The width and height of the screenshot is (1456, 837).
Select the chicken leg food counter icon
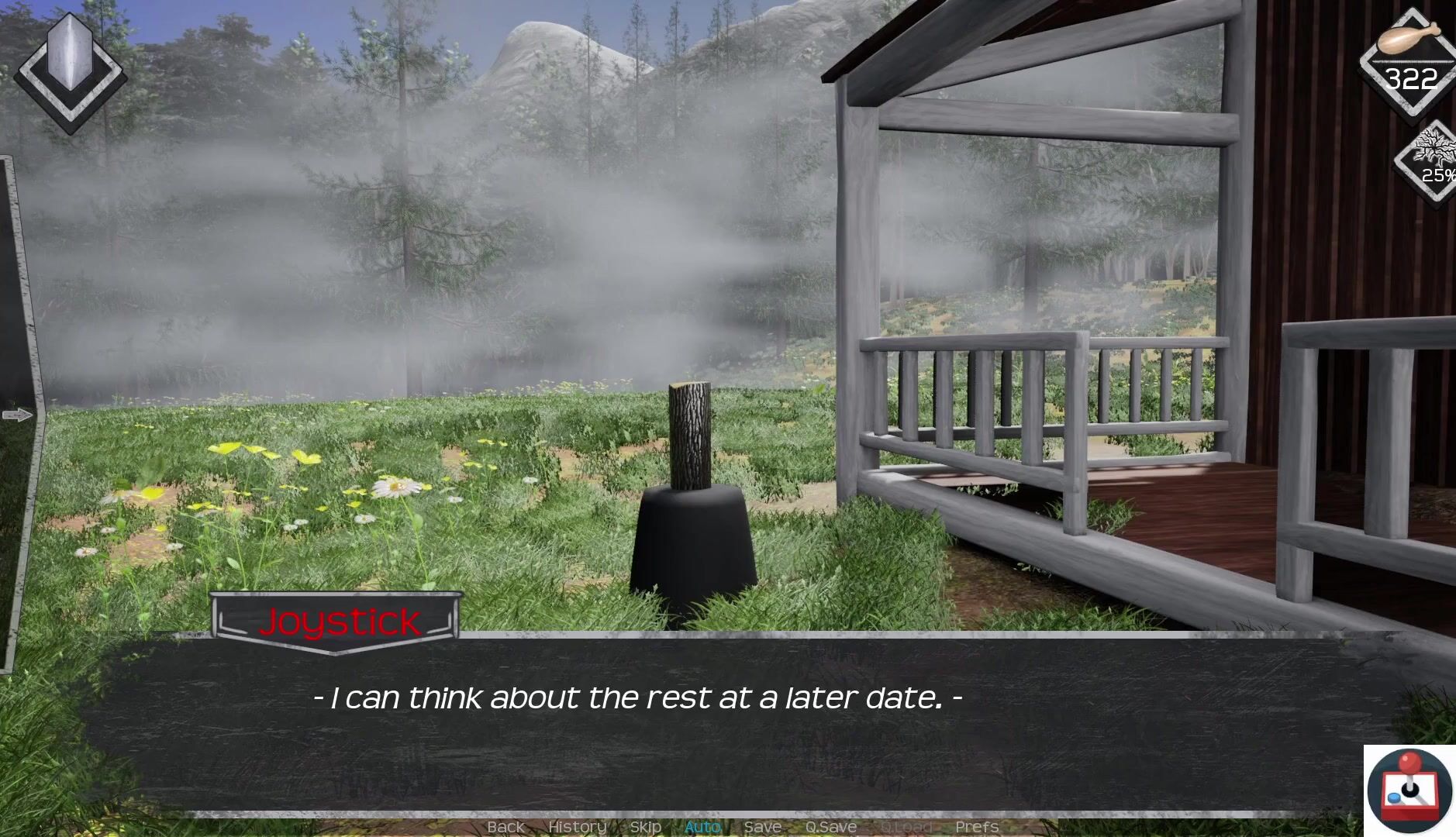pos(1410,60)
